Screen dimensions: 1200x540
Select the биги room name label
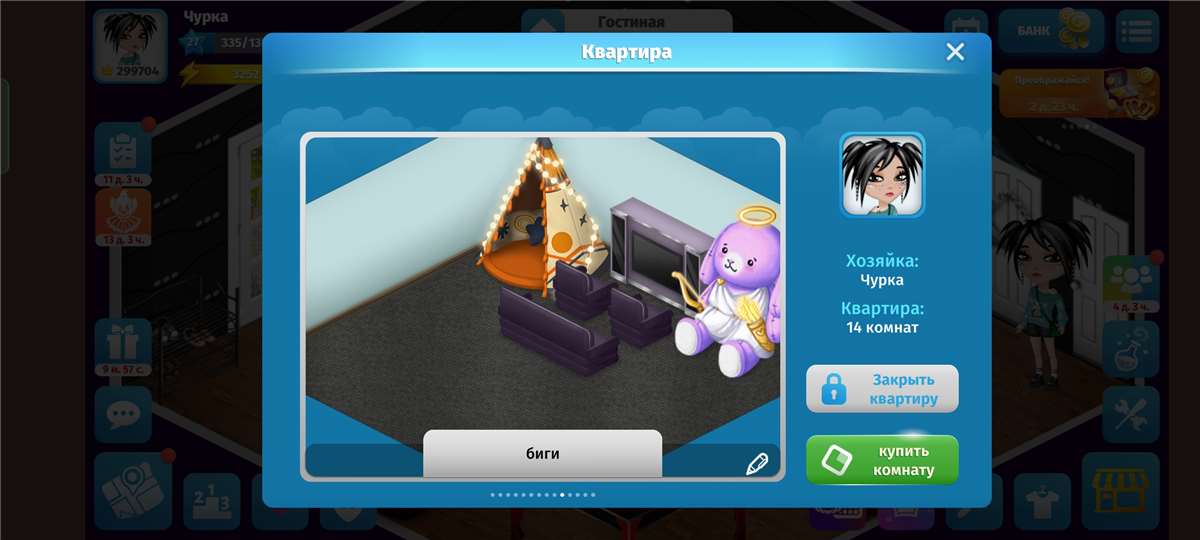(543, 454)
